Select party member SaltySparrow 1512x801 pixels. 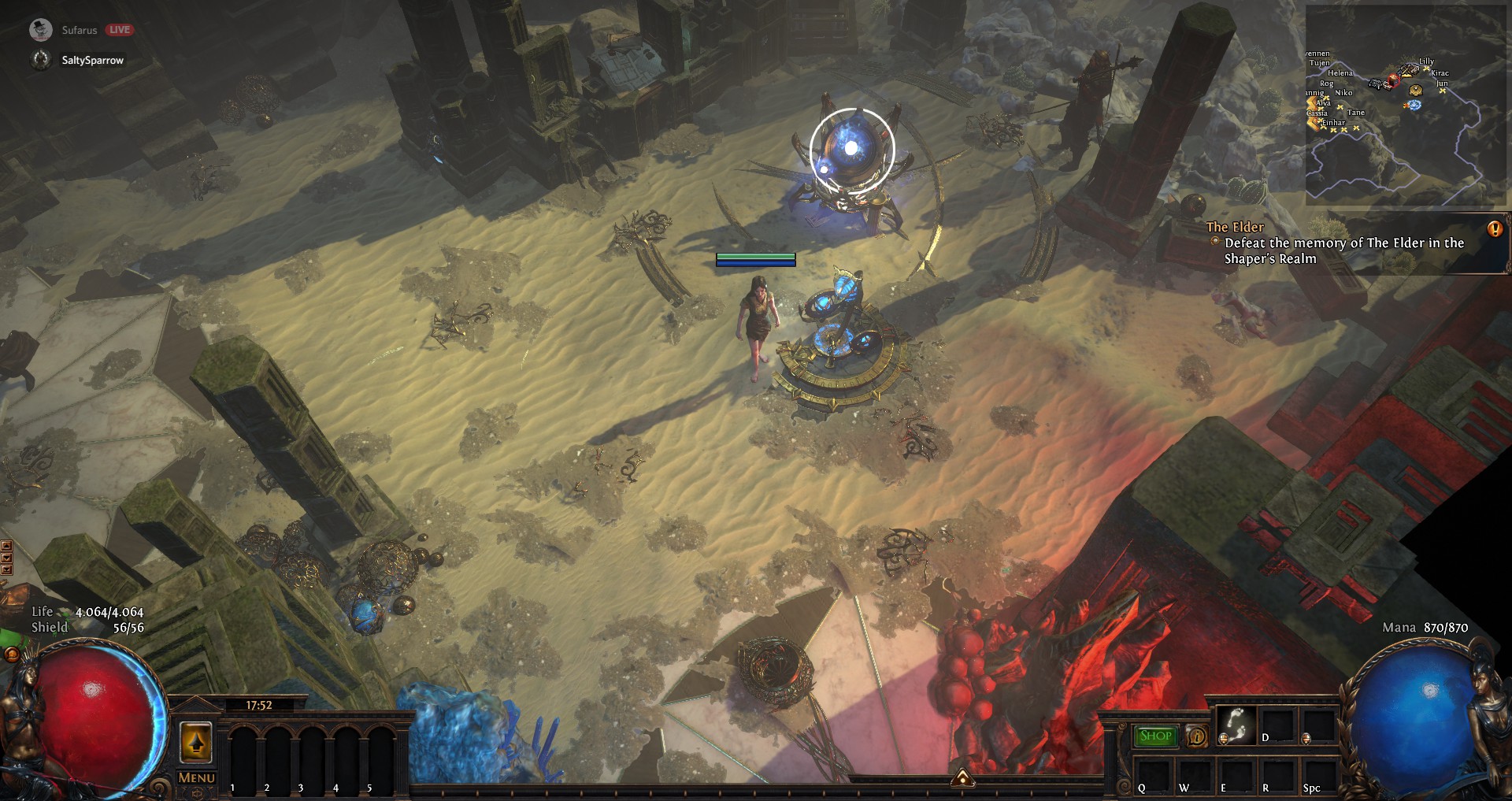pyautogui.click(x=92, y=60)
